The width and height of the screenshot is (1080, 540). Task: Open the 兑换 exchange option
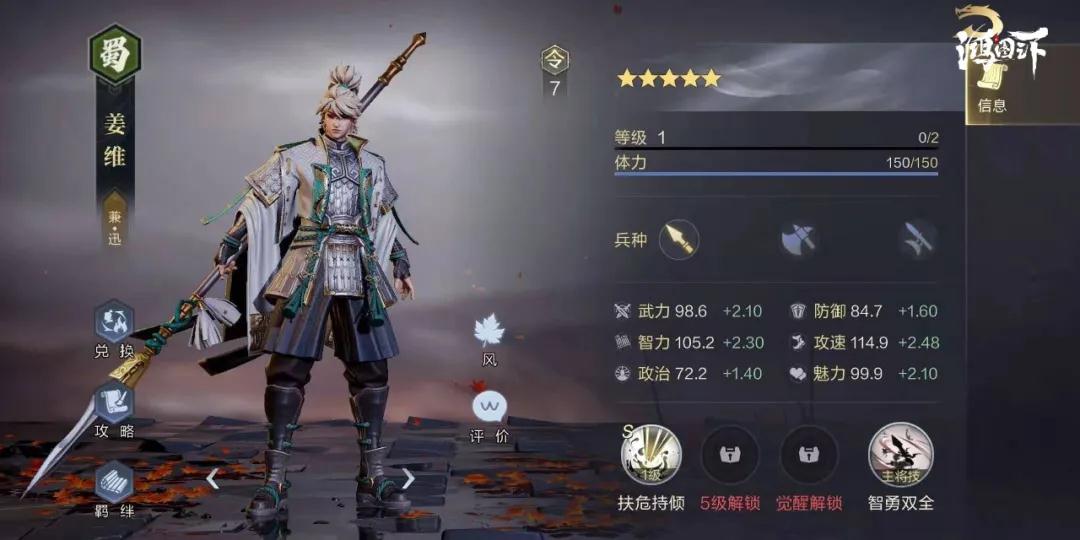(114, 324)
